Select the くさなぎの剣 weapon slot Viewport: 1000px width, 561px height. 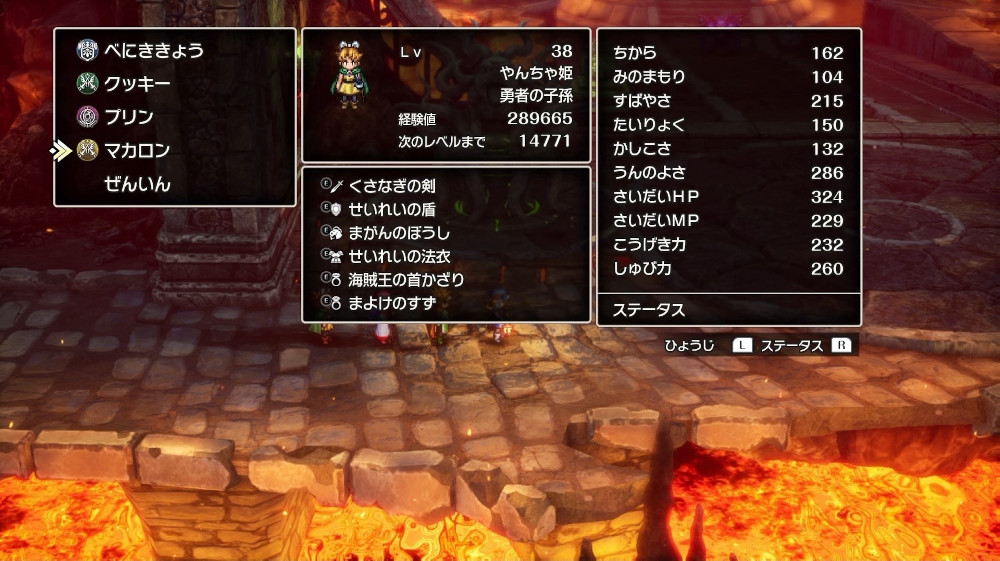pos(391,186)
